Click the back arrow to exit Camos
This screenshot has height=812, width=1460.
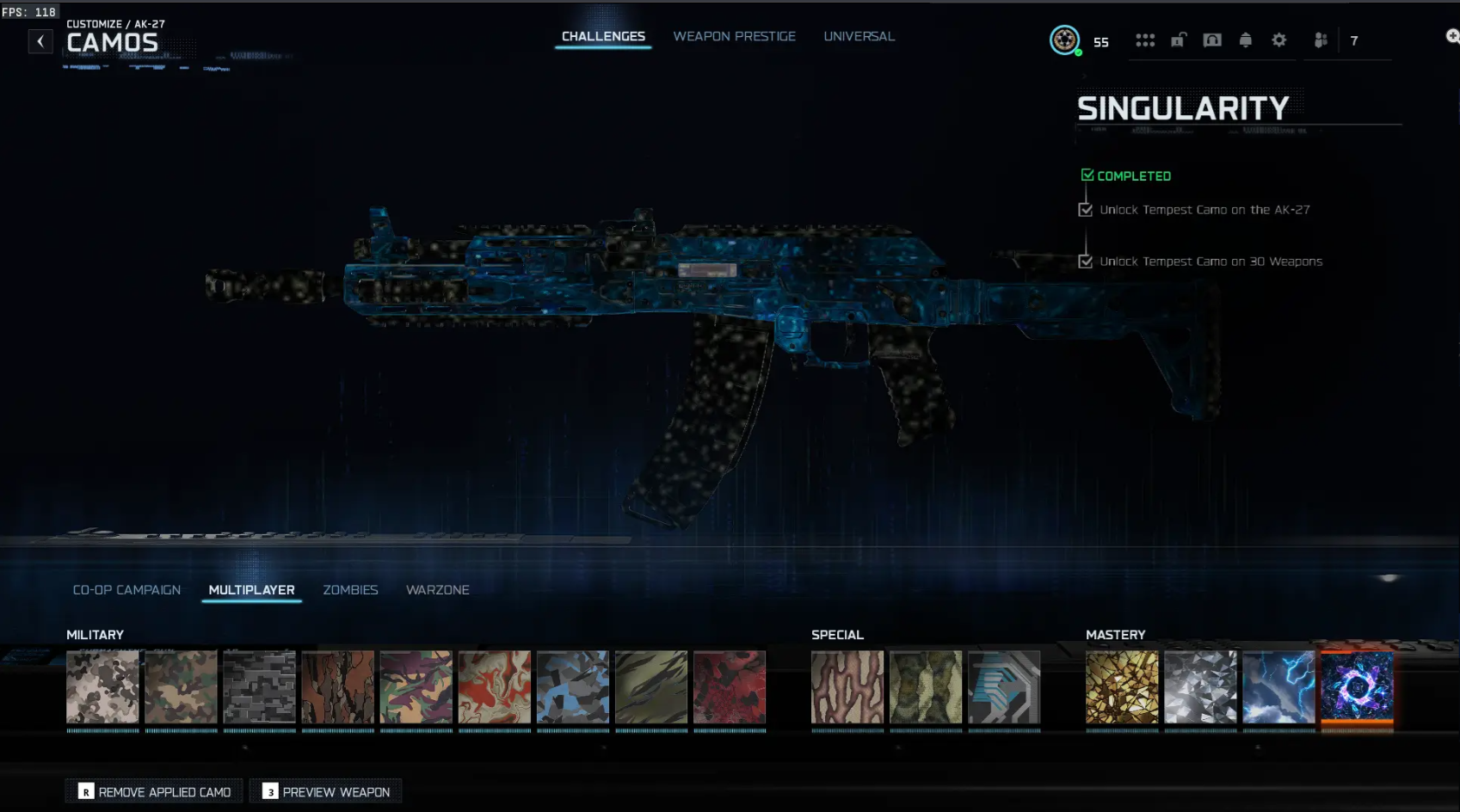coord(40,40)
